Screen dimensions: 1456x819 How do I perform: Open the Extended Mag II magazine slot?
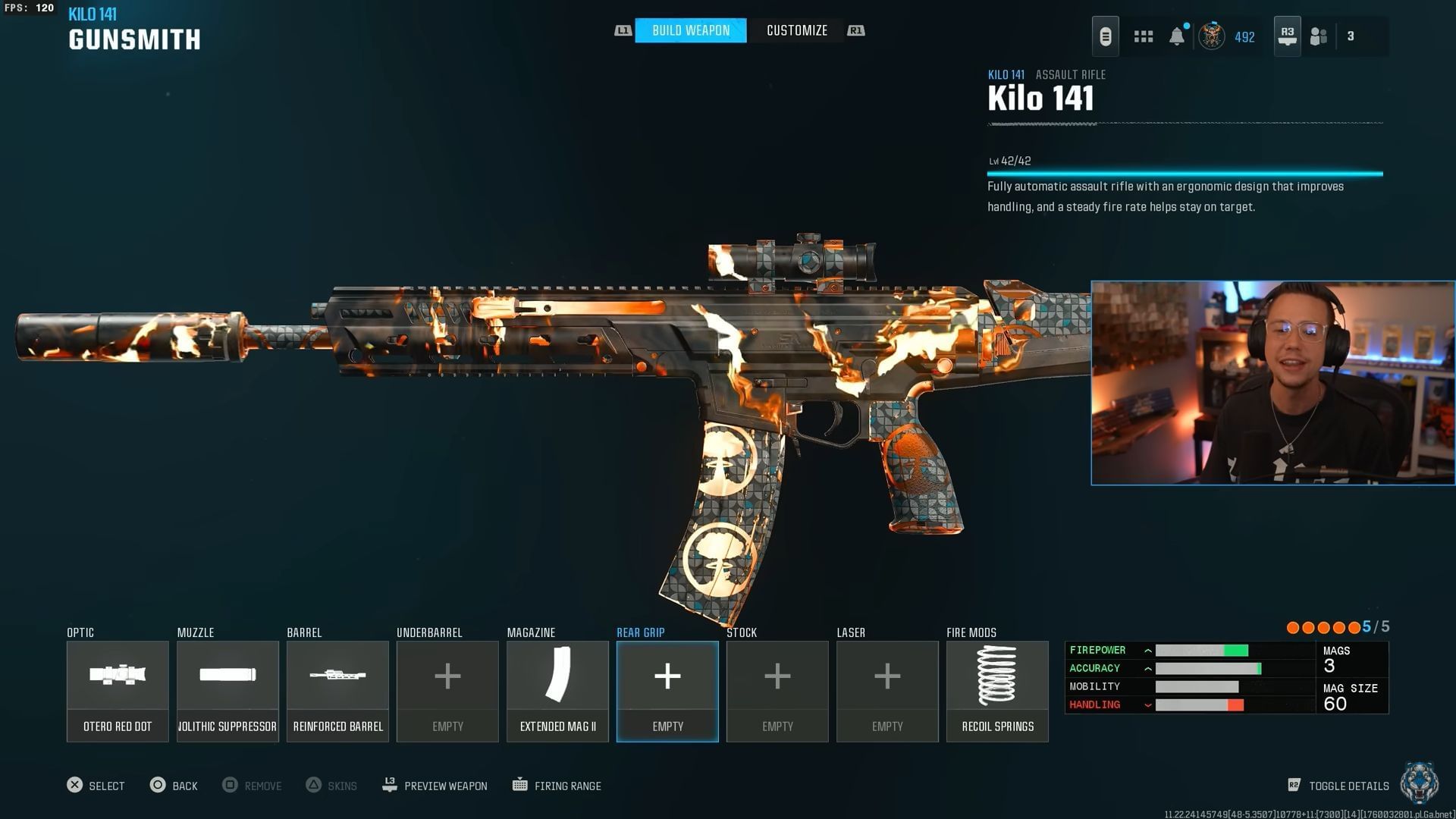pyautogui.click(x=557, y=690)
